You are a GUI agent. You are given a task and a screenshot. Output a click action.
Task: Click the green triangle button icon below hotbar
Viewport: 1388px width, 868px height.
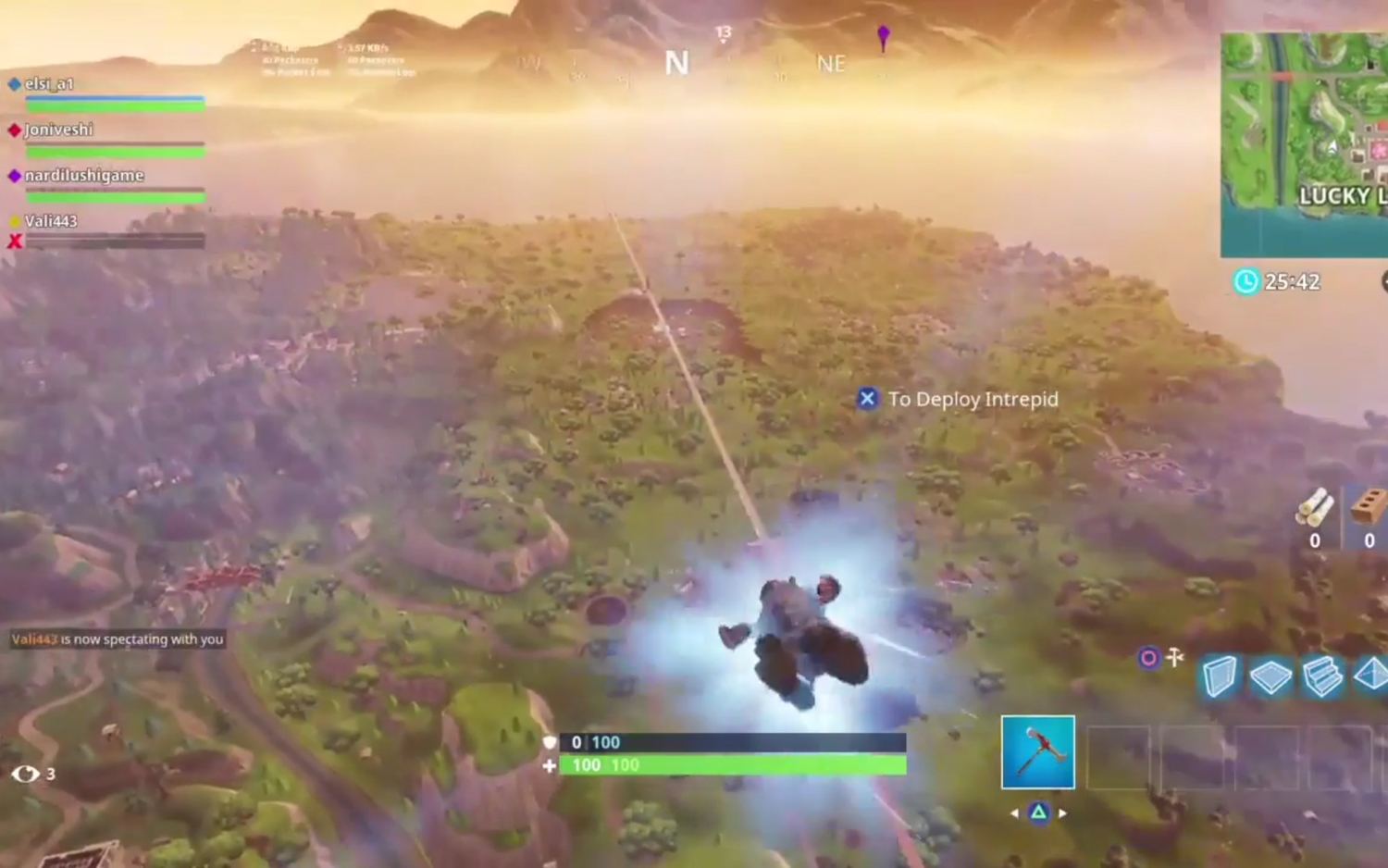[1039, 812]
